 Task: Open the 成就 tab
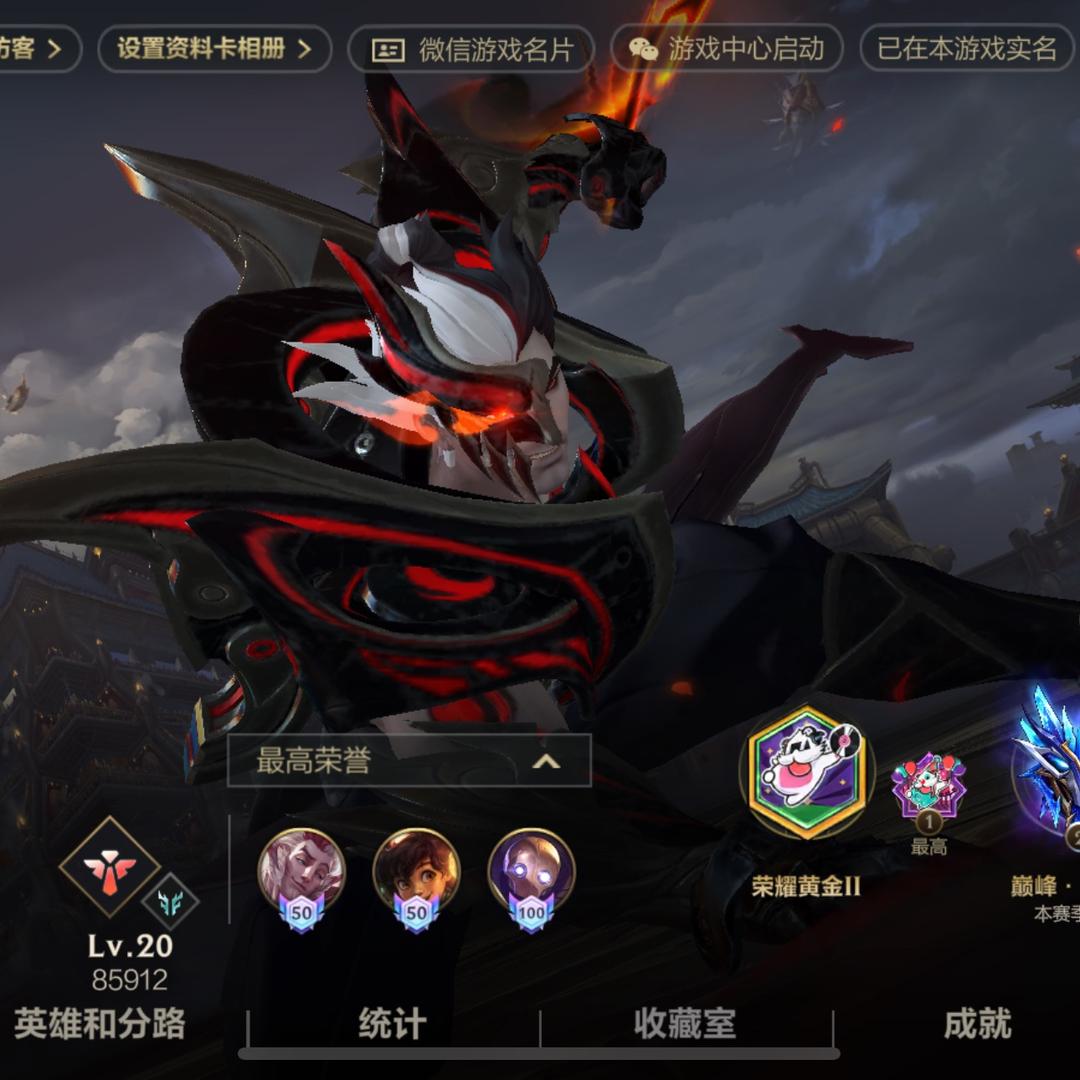(977, 1024)
